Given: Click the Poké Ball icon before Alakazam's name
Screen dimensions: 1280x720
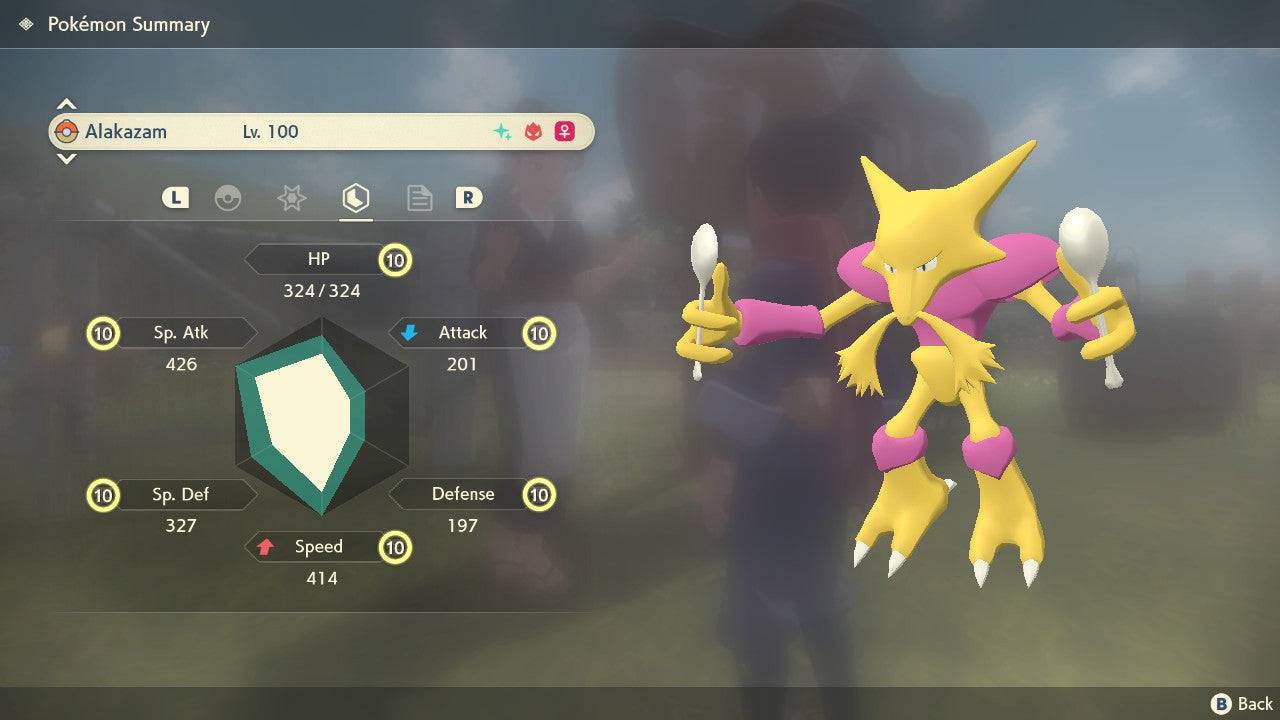Looking at the screenshot, I should coord(70,131).
